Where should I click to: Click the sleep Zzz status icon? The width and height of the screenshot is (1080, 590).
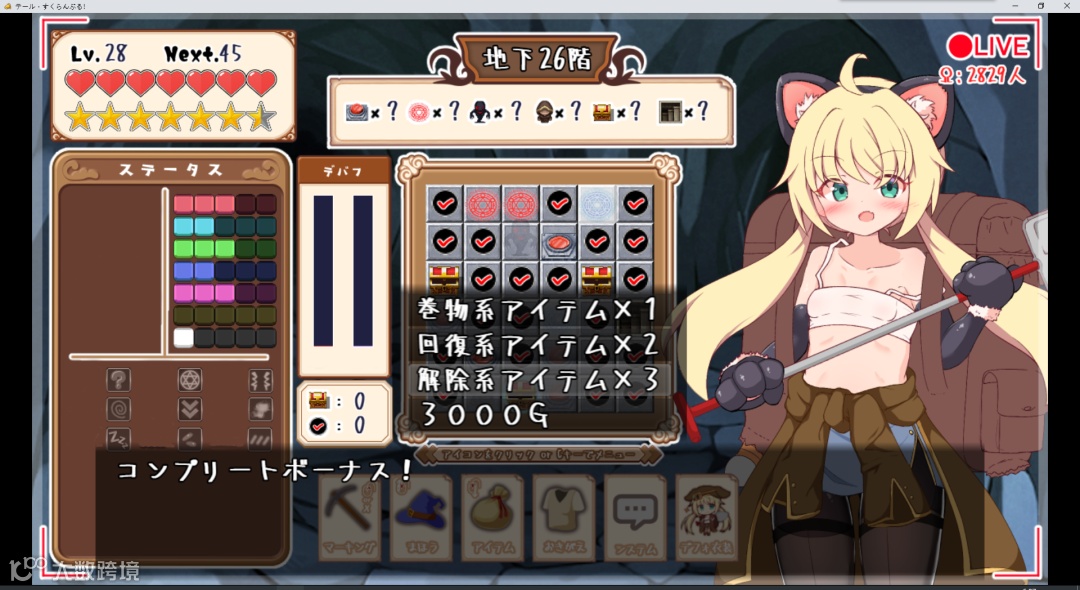pos(119,438)
